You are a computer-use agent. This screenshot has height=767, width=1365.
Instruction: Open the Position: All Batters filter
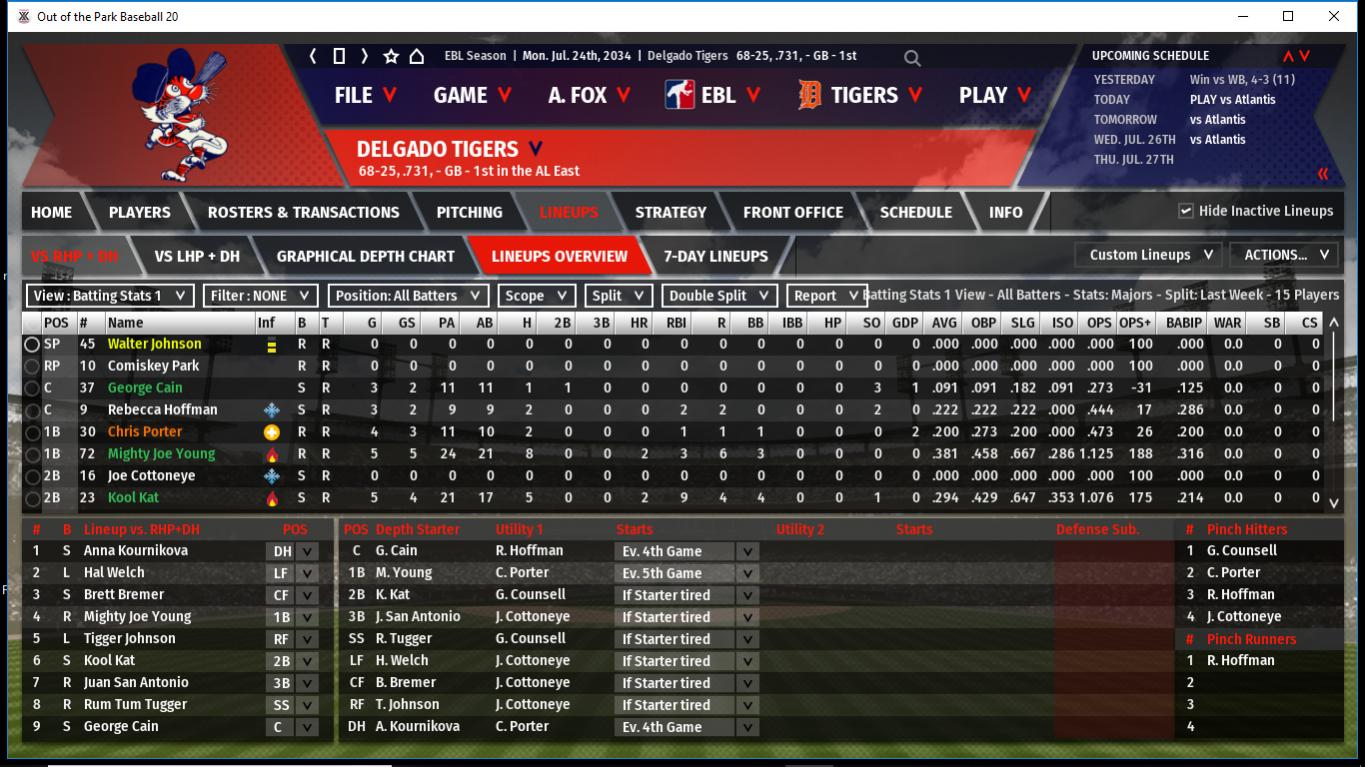click(x=410, y=296)
